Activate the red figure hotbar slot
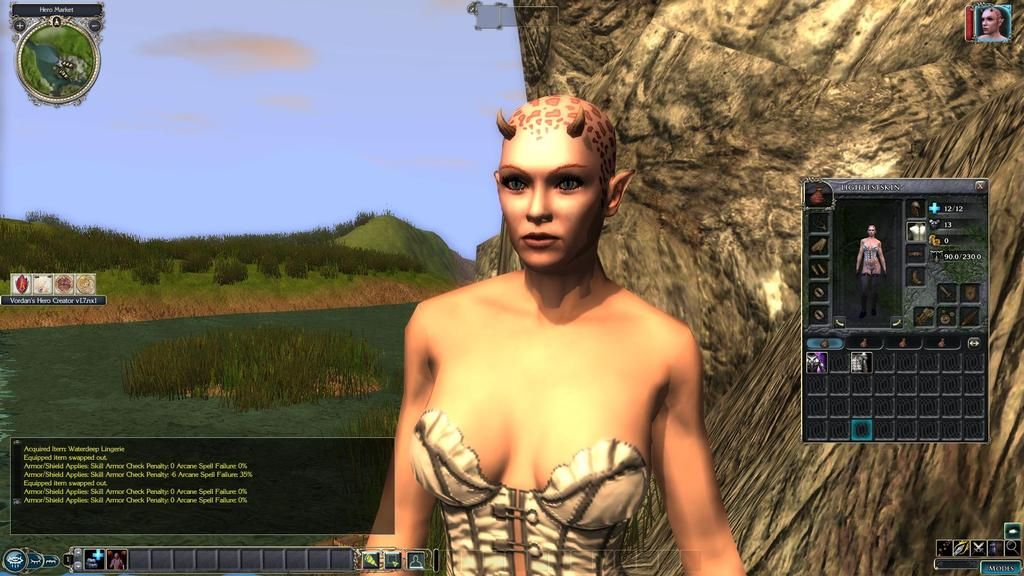1024x576 pixels. tap(117, 559)
